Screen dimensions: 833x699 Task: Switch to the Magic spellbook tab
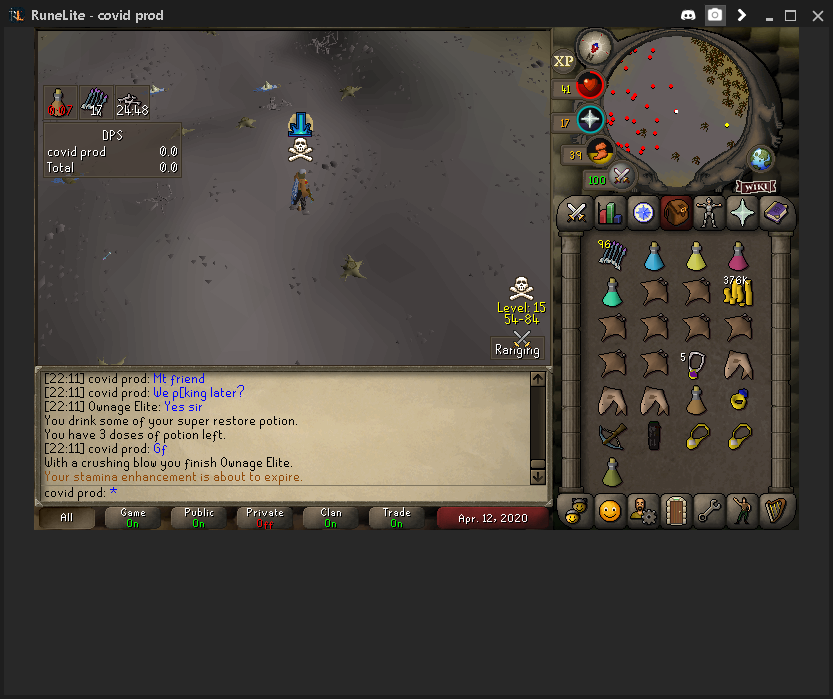tap(776, 212)
